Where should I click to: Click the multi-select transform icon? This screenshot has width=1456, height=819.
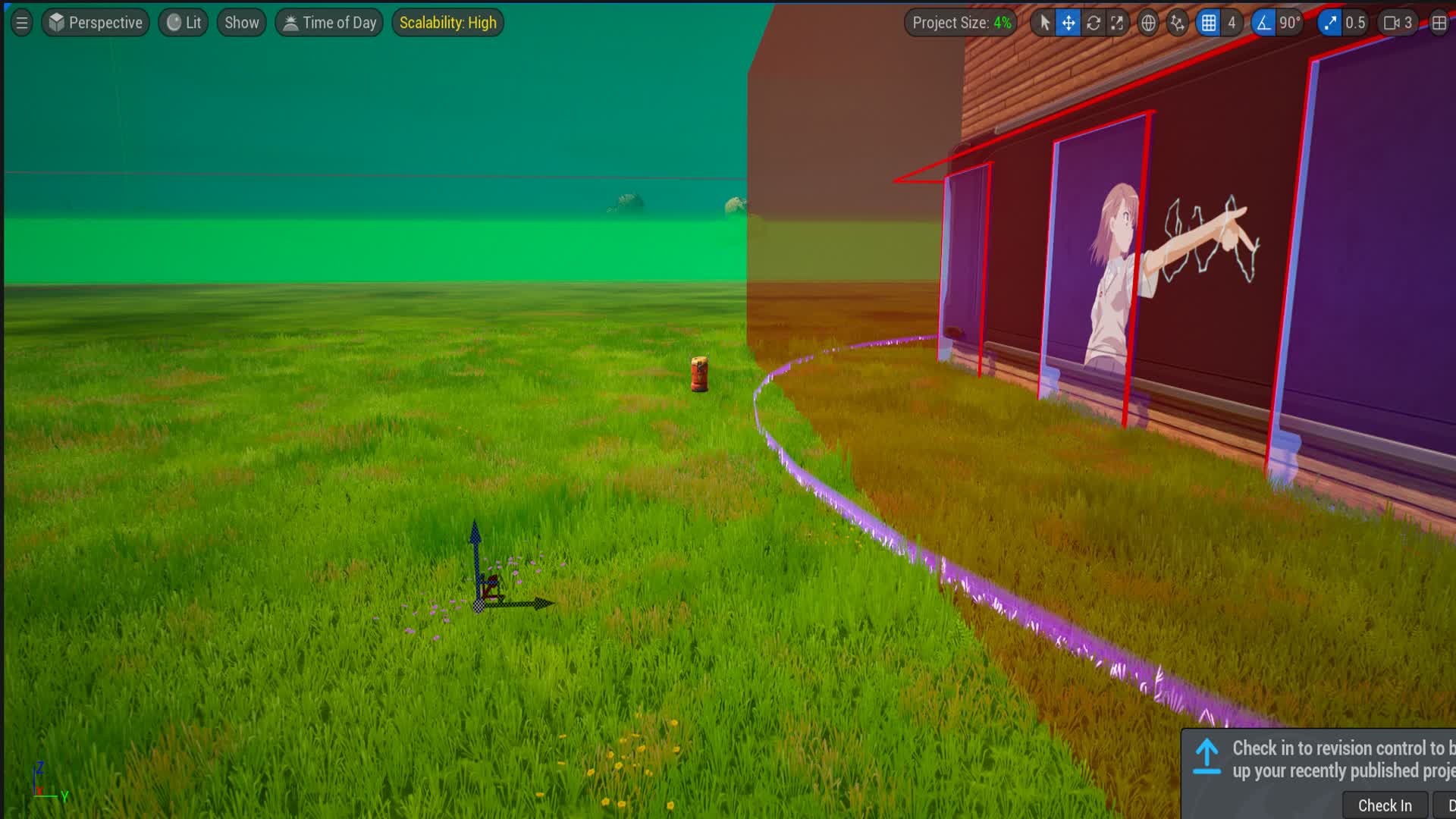[1176, 23]
